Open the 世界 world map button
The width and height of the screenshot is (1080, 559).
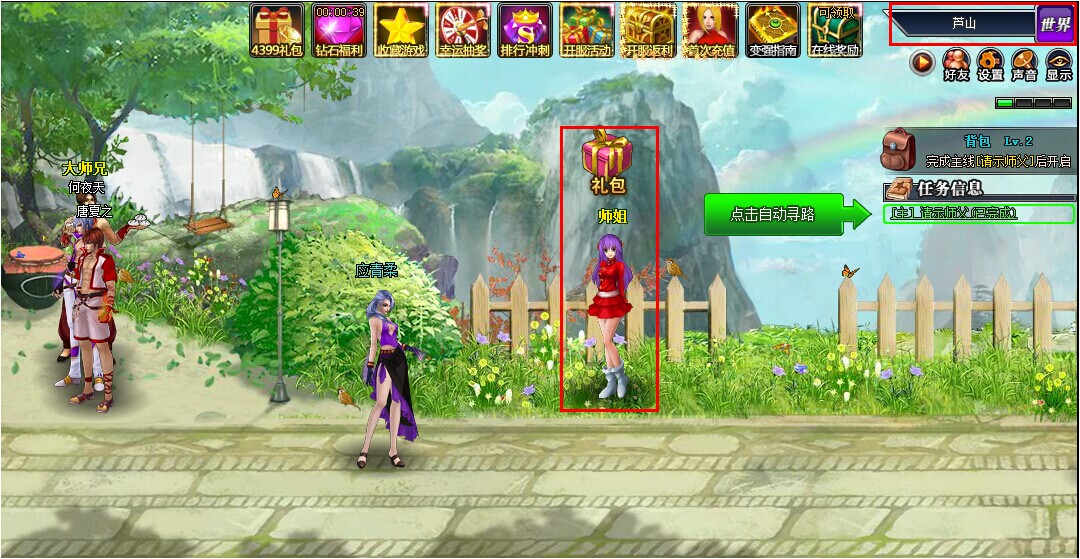coord(1054,24)
